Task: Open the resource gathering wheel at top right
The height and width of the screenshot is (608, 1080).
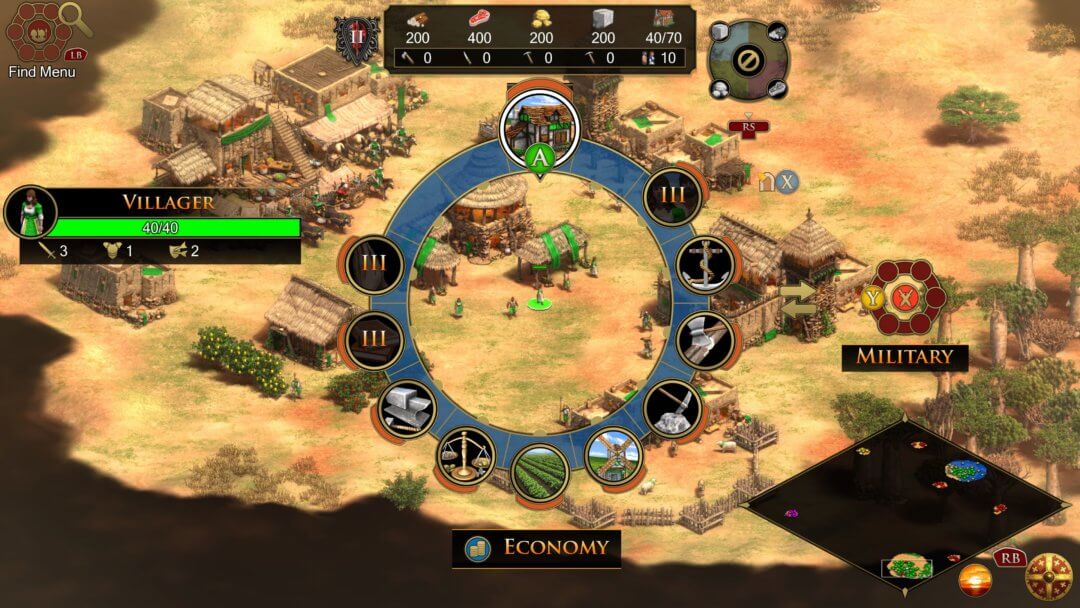Action: pos(747,59)
